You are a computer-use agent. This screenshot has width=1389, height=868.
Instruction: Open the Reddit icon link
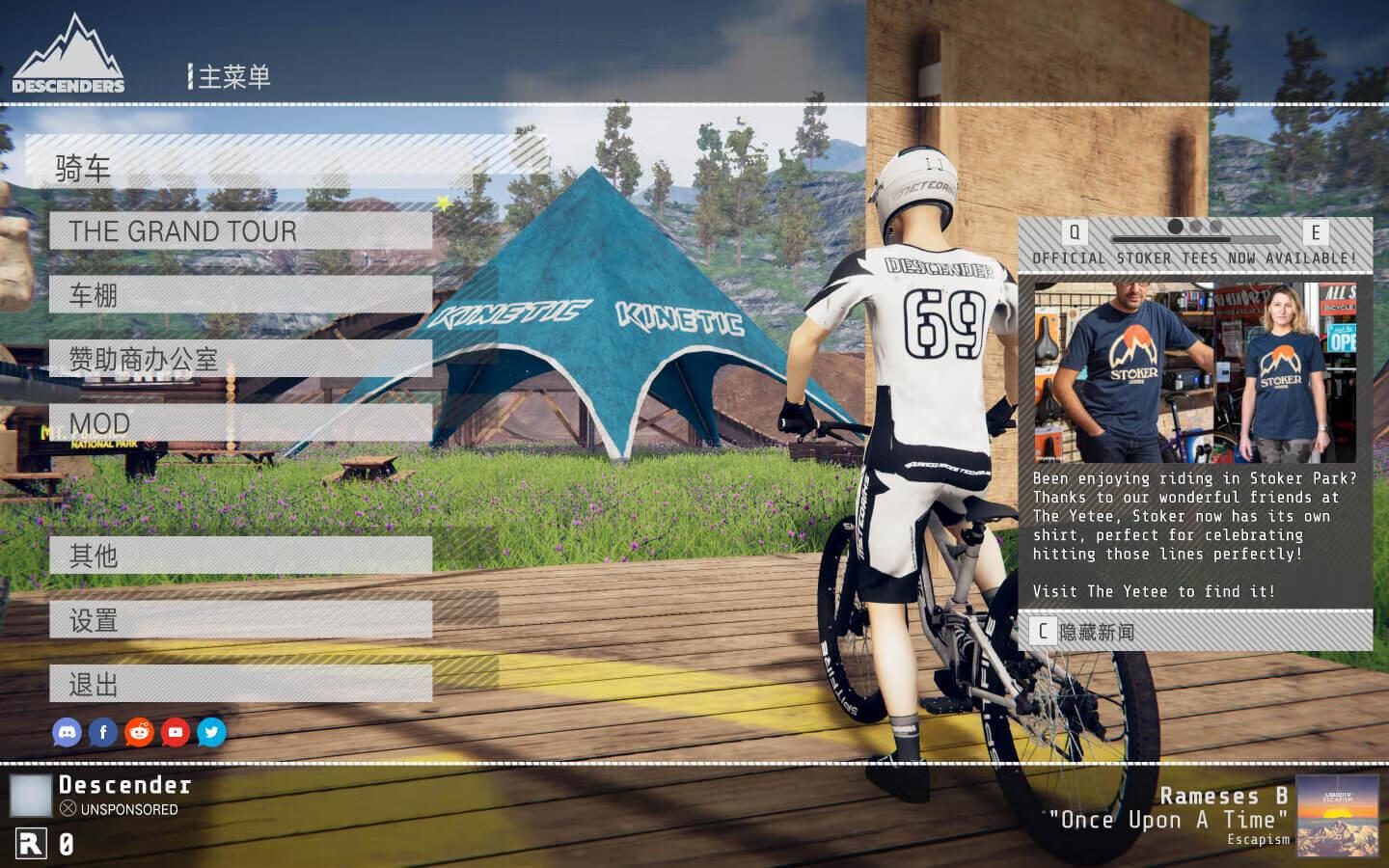[x=139, y=733]
